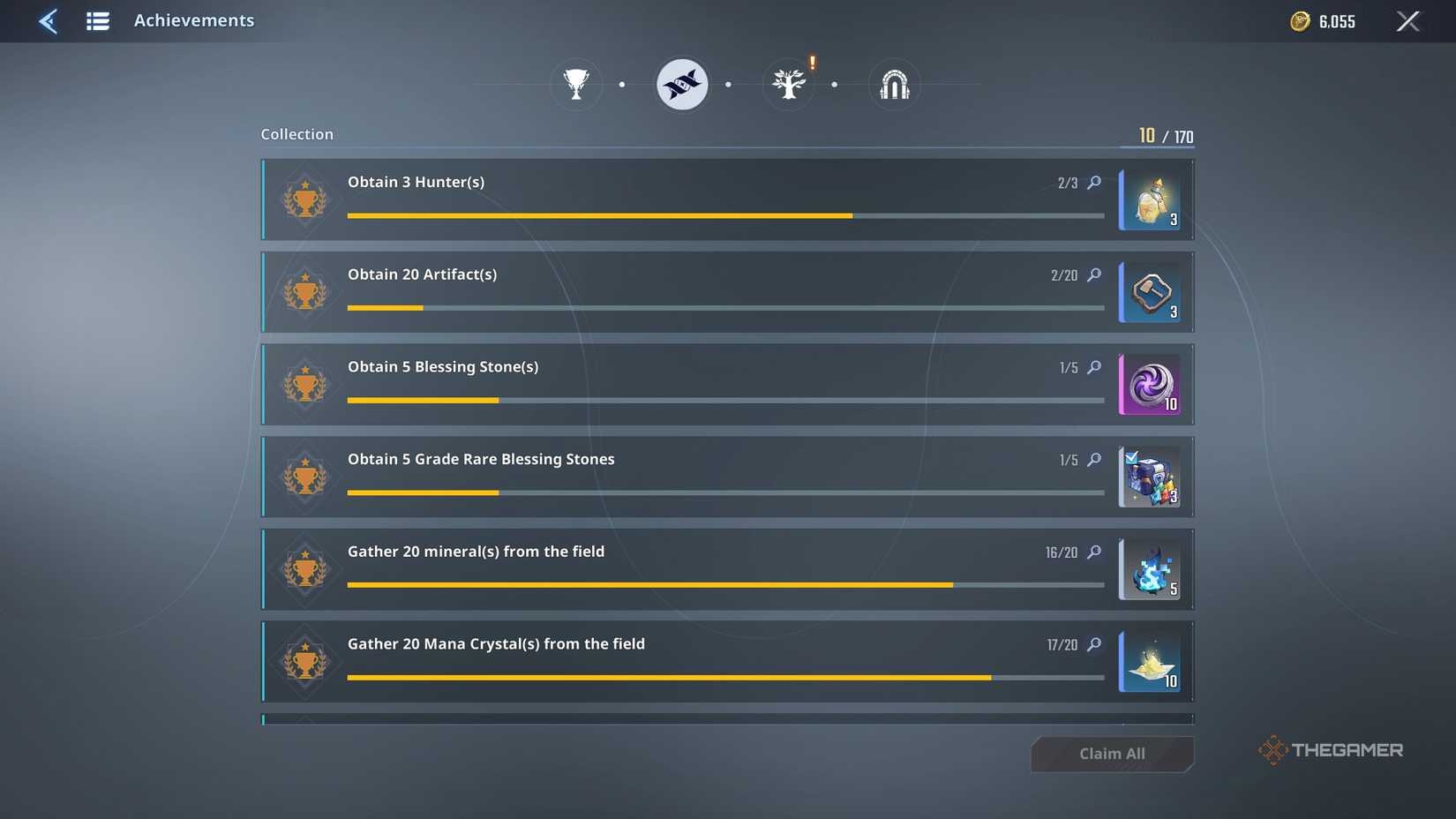The height and width of the screenshot is (819, 1456).
Task: Click the blue chest reward for Rare Blessing Stones
Action: 1150,477
